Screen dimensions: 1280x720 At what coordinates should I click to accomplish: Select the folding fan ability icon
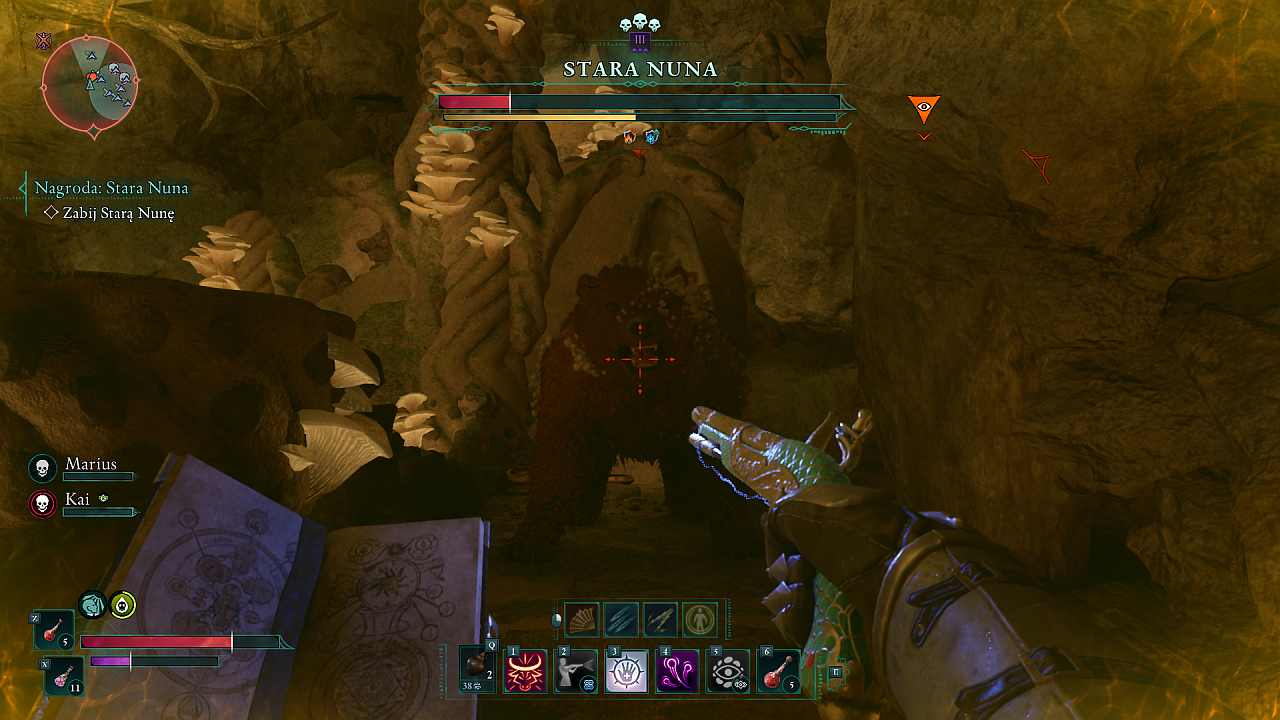click(x=582, y=620)
